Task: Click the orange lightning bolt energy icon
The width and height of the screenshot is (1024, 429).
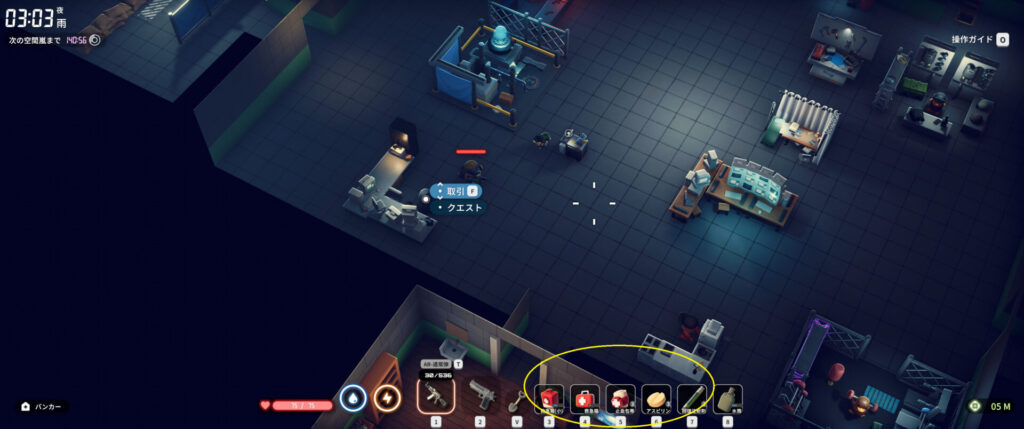Action: (x=387, y=398)
